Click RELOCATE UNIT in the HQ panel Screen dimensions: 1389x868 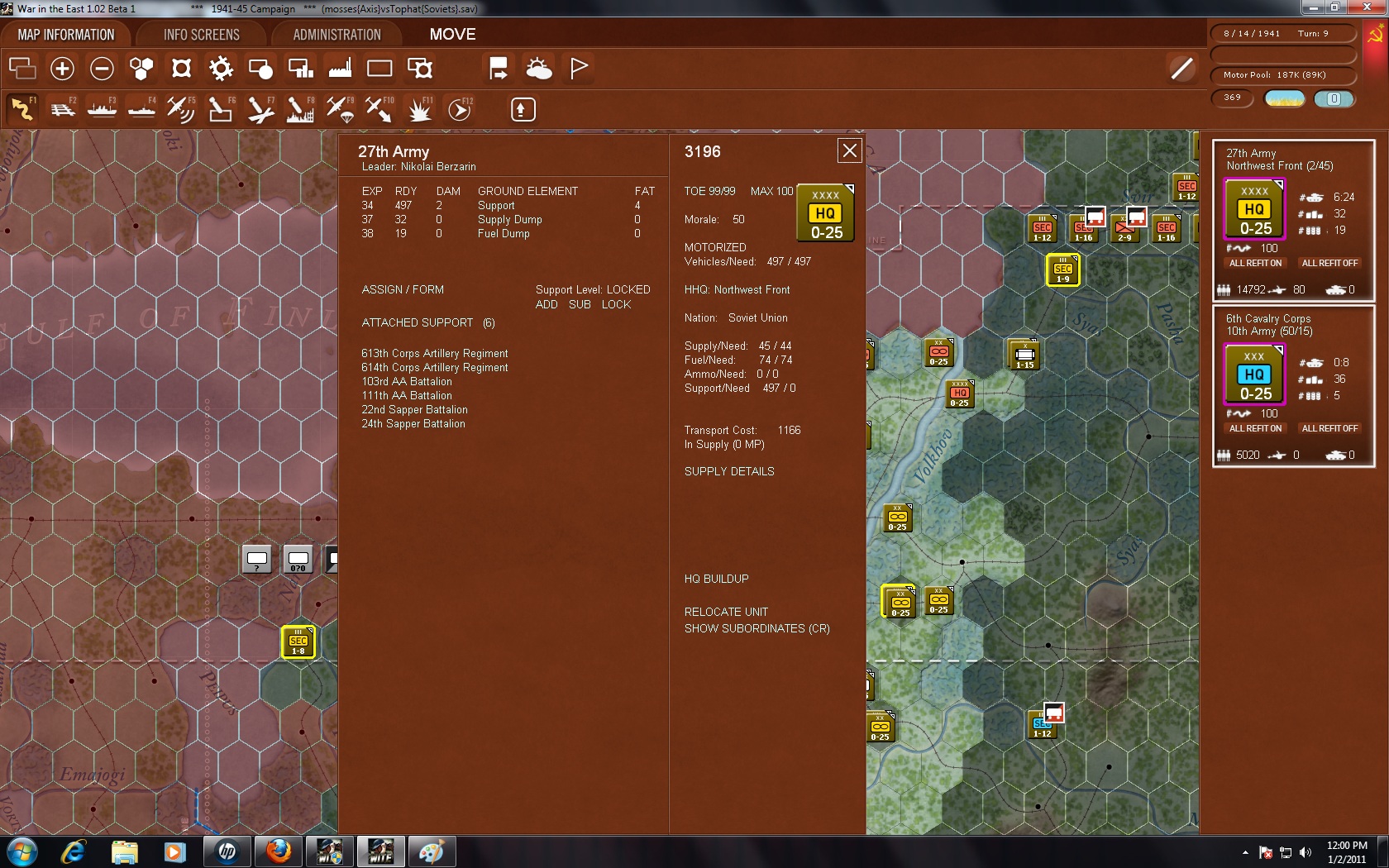point(725,612)
